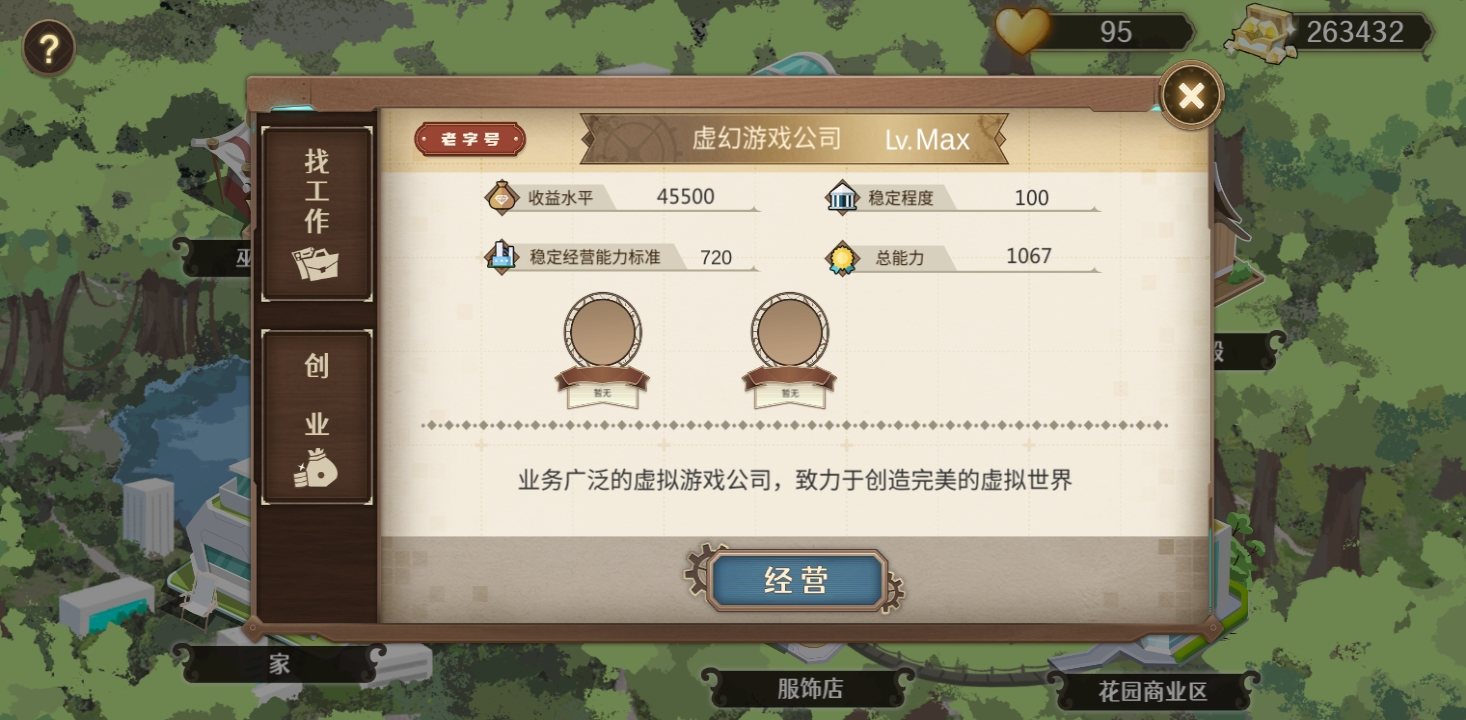Open the help question mark icon
Screen dimensions: 1466x720
click(x=48, y=44)
